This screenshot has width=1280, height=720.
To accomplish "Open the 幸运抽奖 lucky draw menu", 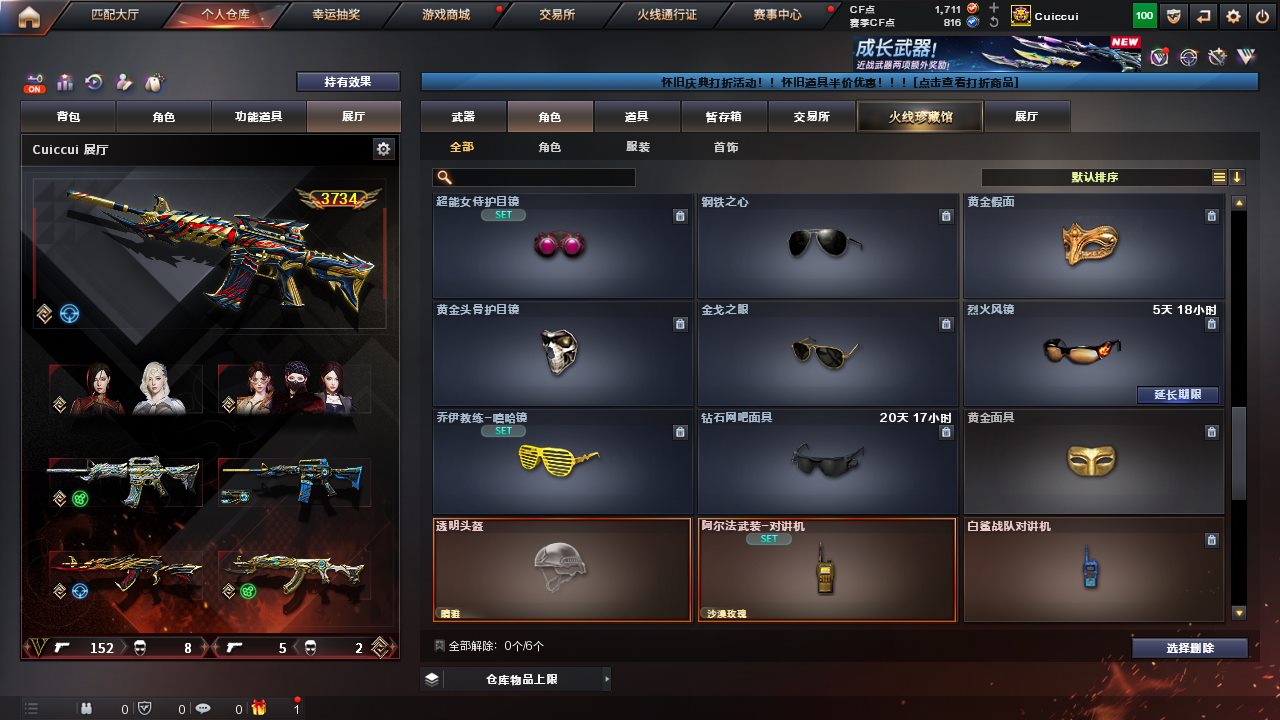I will click(x=336, y=15).
